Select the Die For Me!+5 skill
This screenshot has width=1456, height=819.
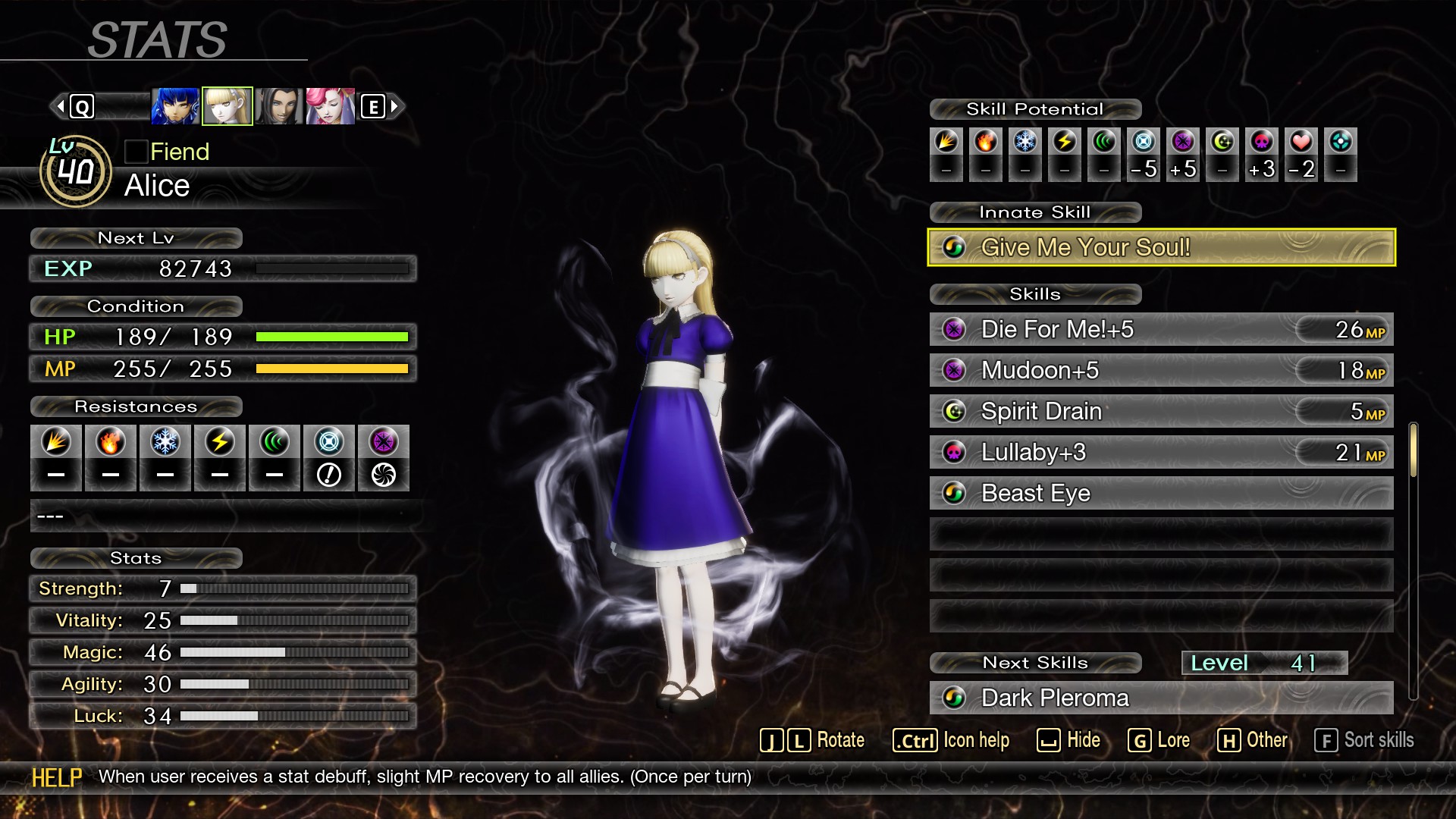(1161, 329)
